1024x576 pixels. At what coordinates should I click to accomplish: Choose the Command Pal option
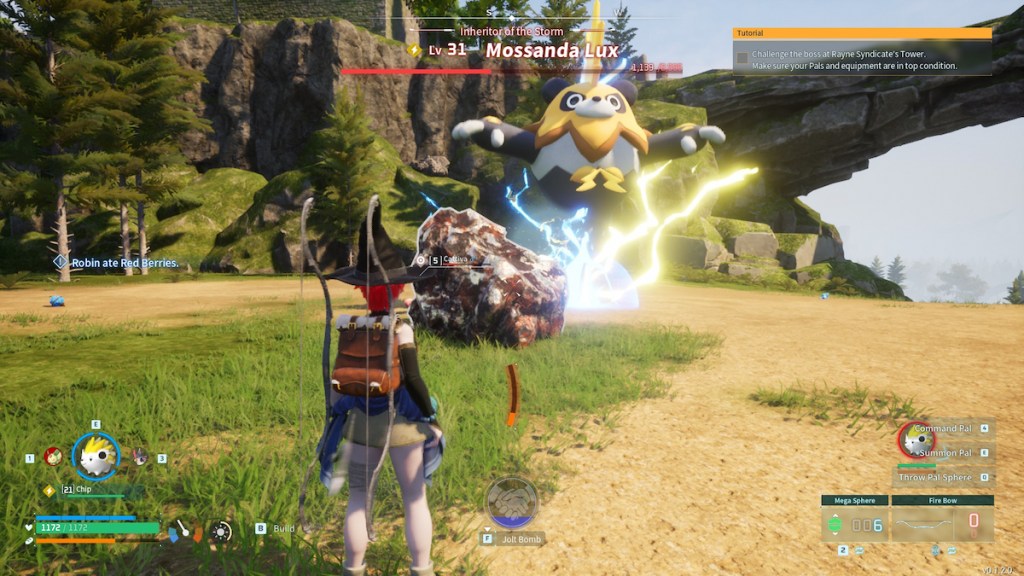pos(942,428)
